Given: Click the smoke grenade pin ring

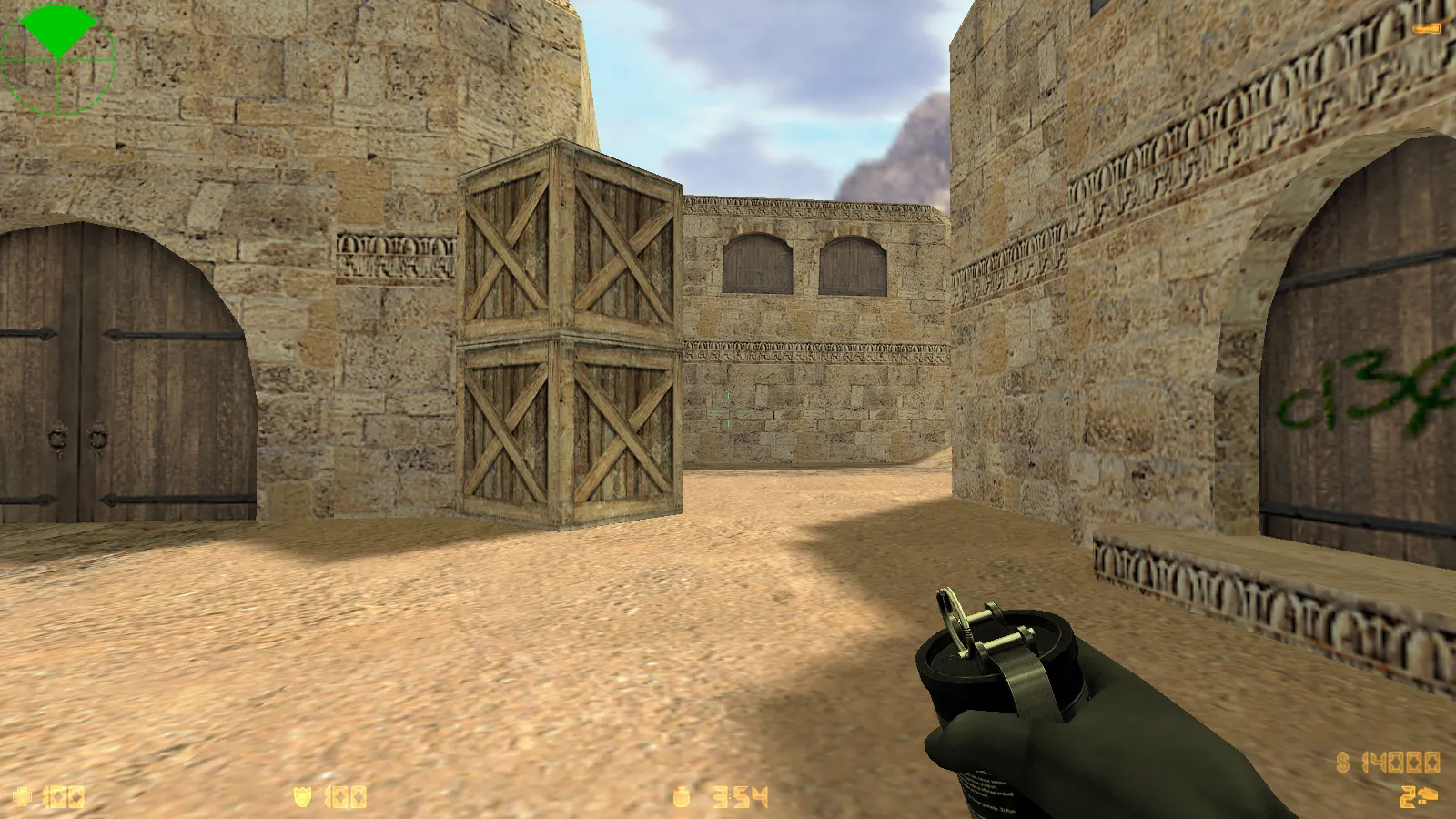Looking at the screenshot, I should pos(951,619).
